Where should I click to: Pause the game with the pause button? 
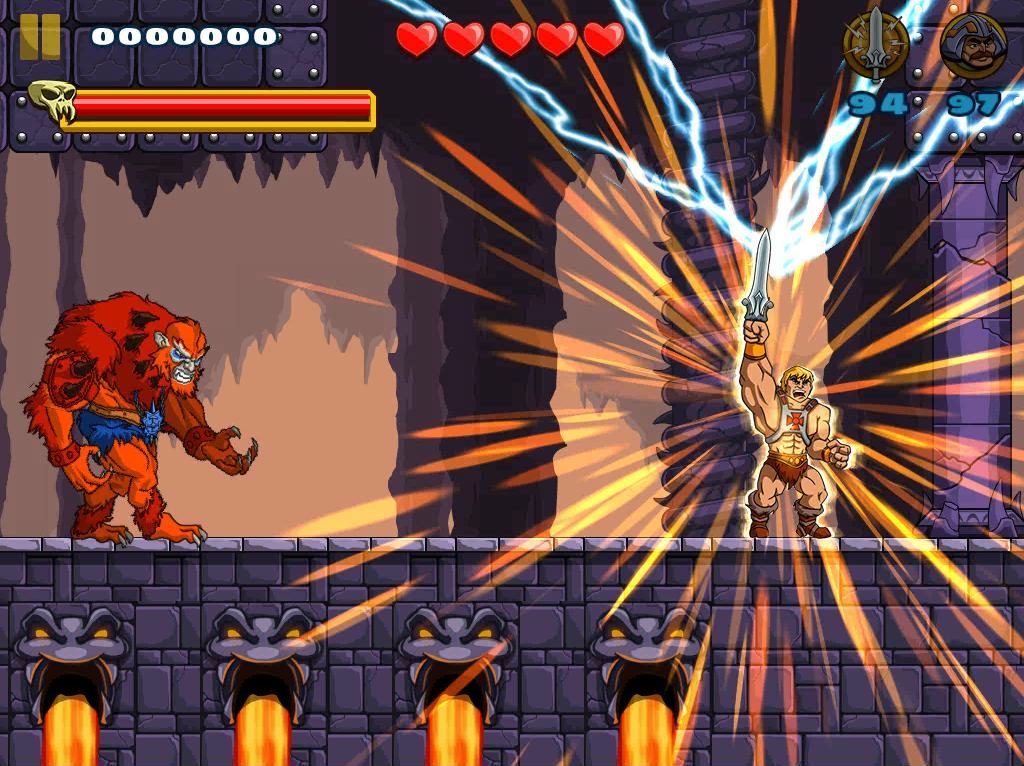[40, 37]
